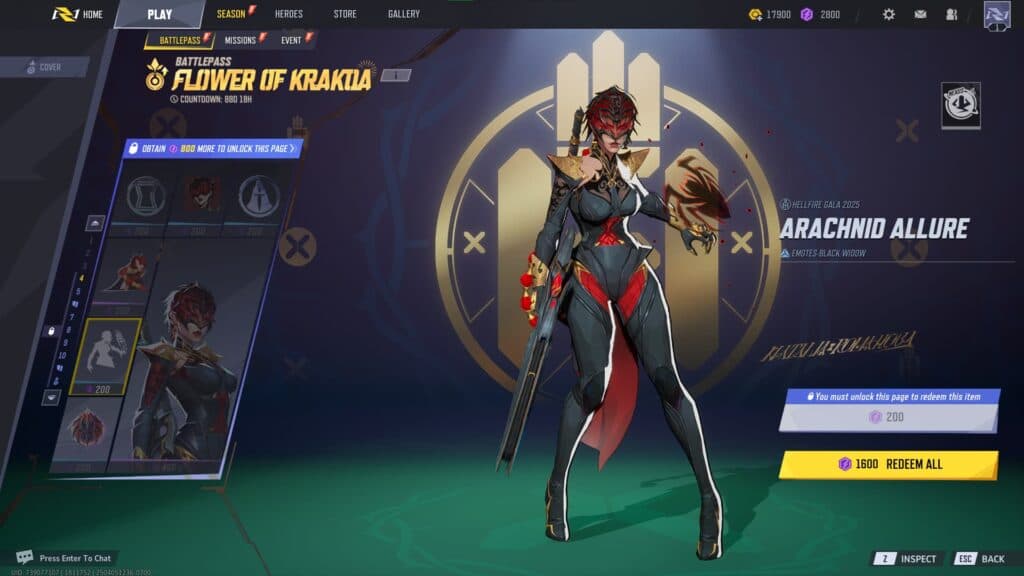This screenshot has width=1024, height=576.
Task: Go to the Home screen
Action: (79, 14)
